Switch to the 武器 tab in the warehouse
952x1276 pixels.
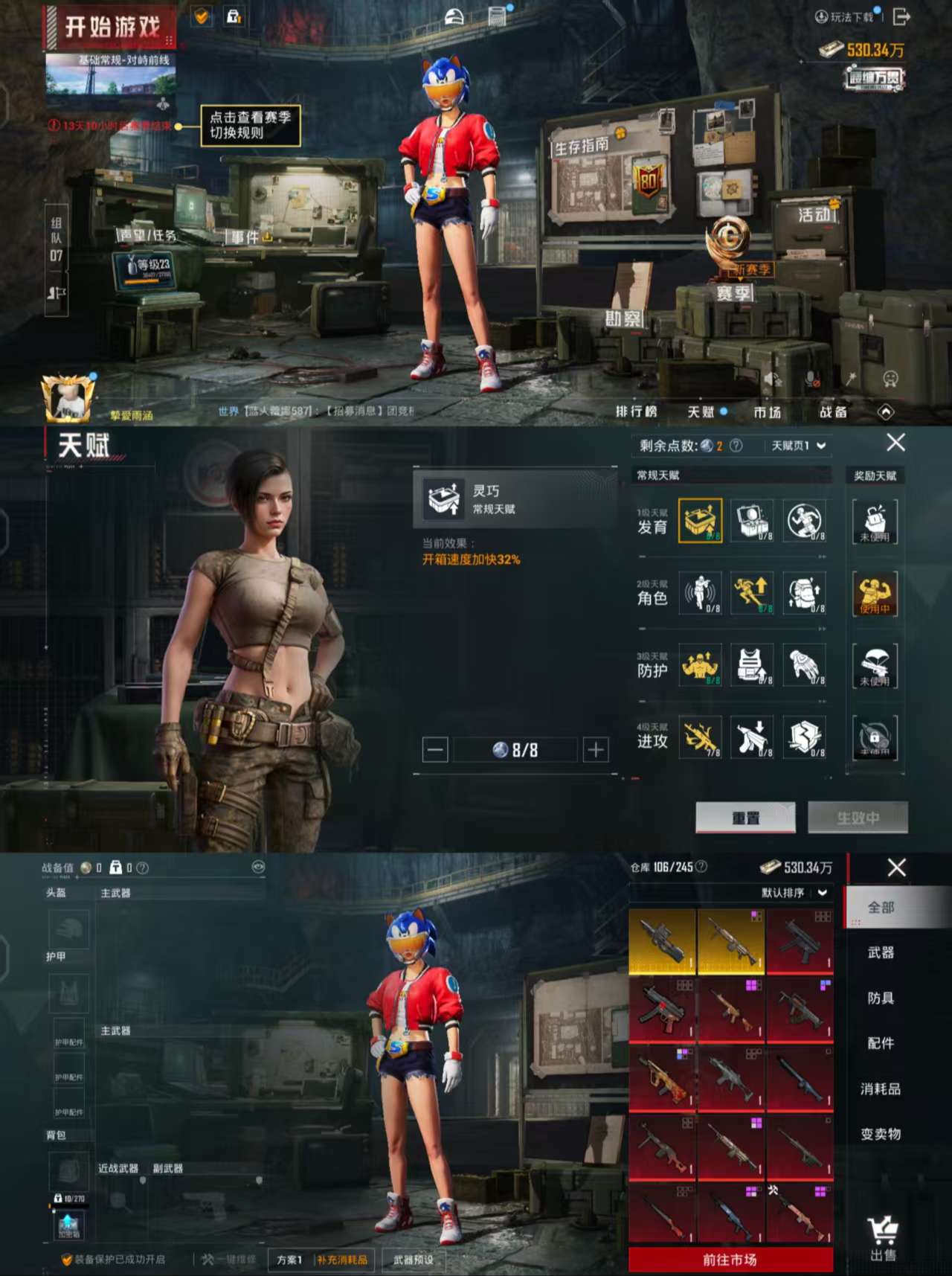[881, 953]
